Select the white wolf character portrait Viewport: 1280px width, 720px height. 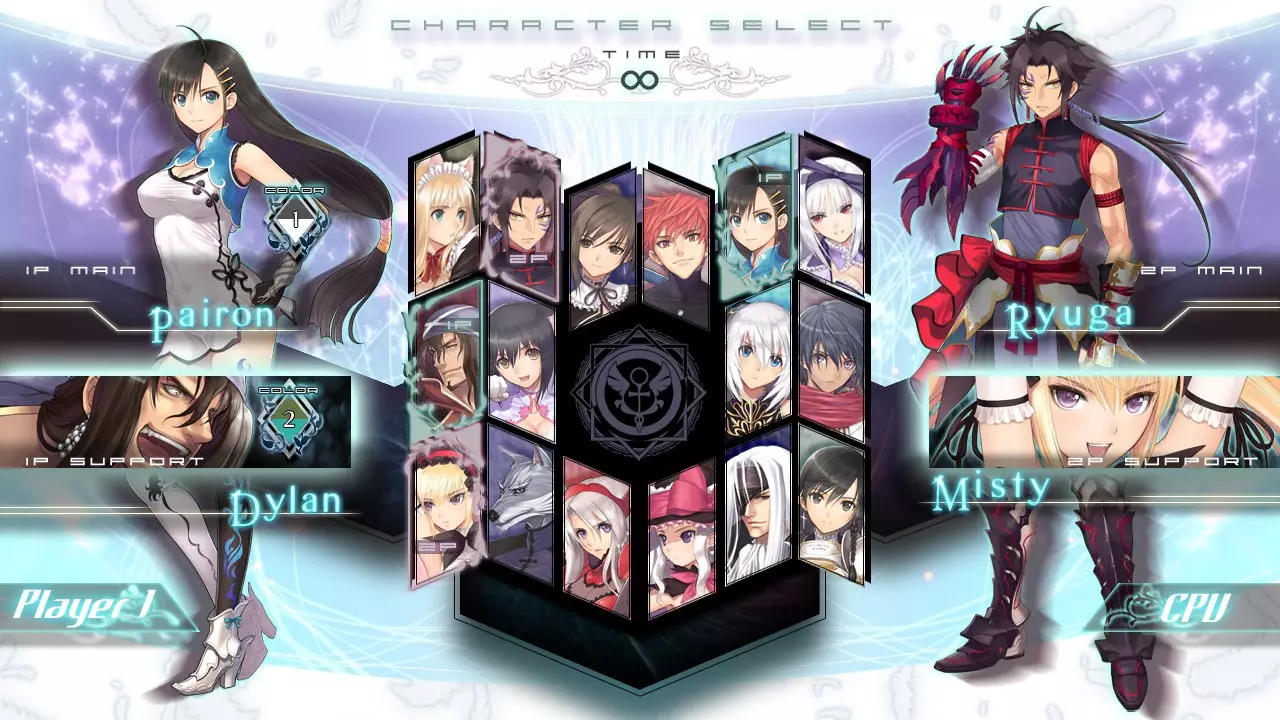520,510
